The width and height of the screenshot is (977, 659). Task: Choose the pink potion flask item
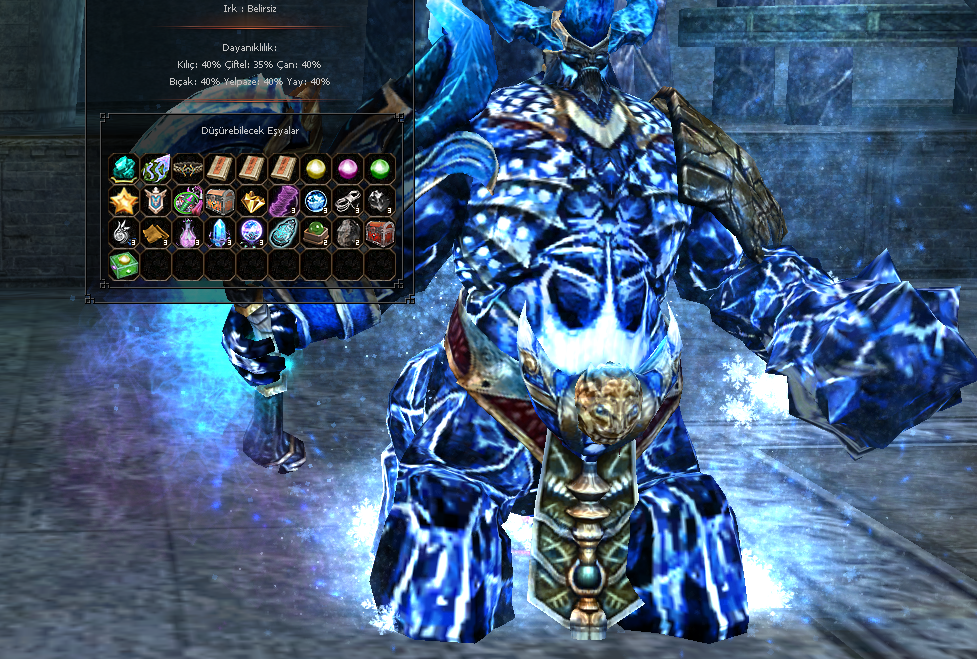[x=188, y=233]
